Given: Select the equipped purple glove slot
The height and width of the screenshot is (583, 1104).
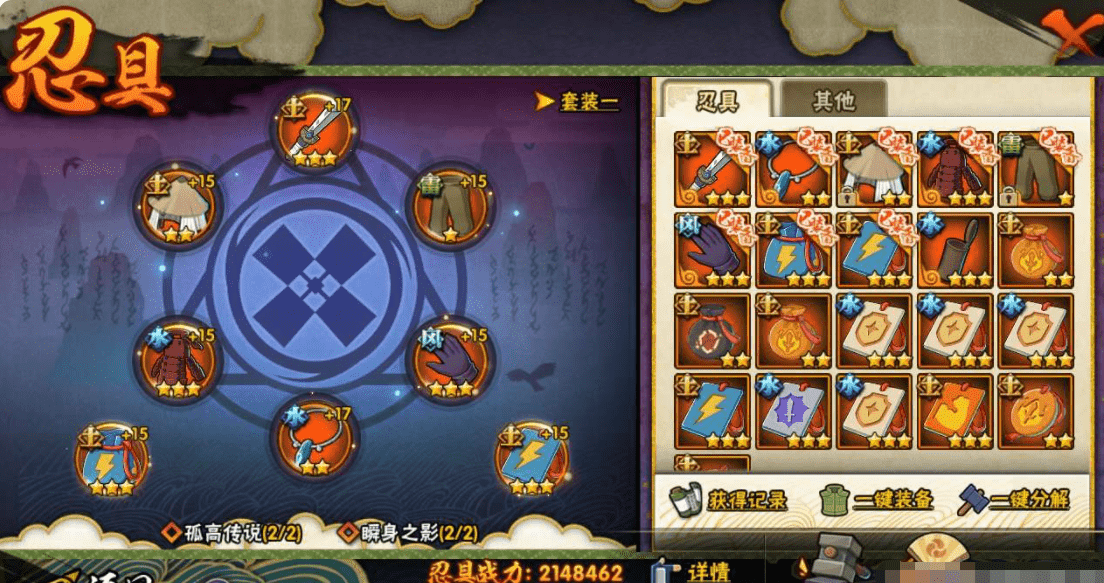Looking at the screenshot, I should [451, 359].
